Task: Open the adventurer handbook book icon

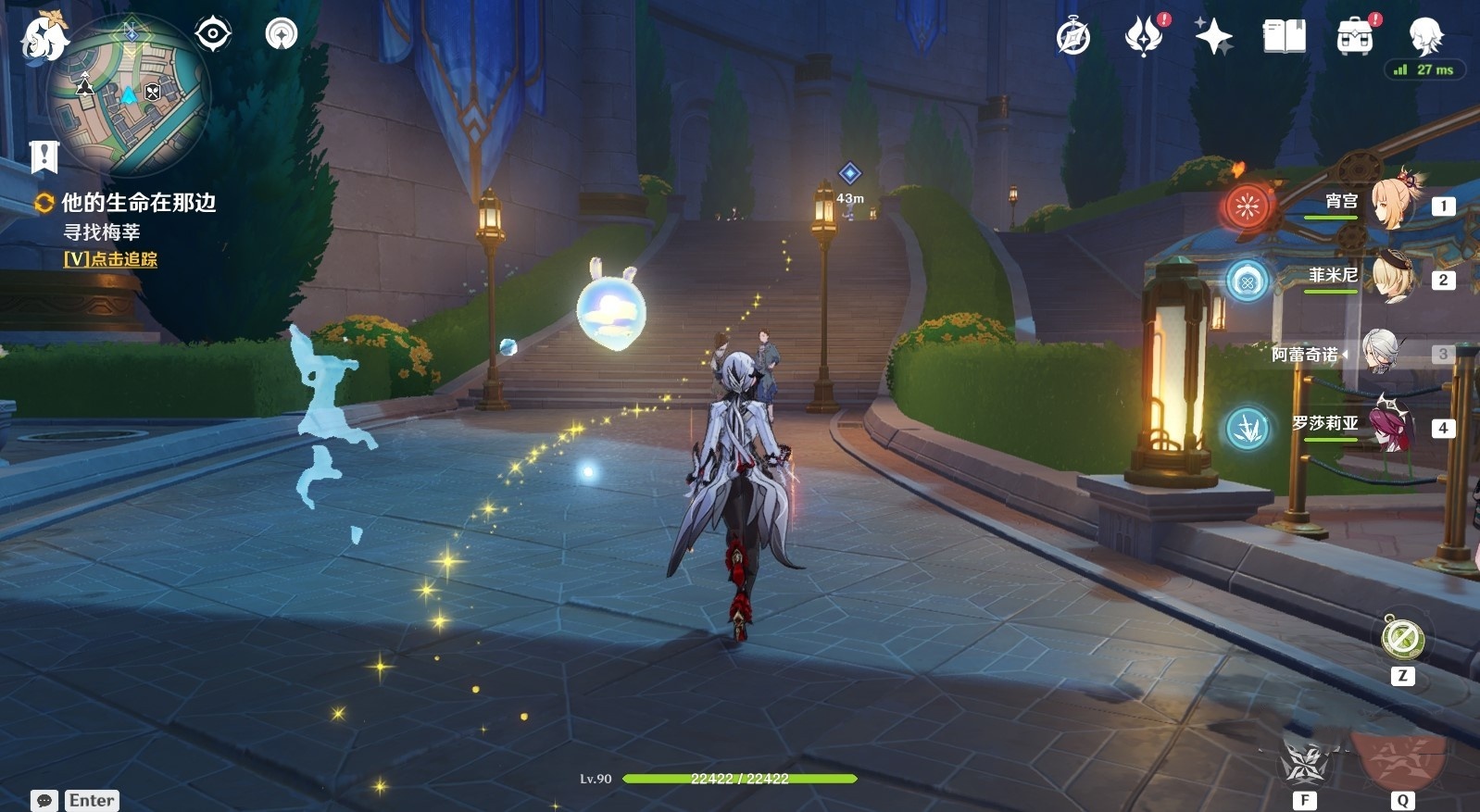Action: point(1284,37)
